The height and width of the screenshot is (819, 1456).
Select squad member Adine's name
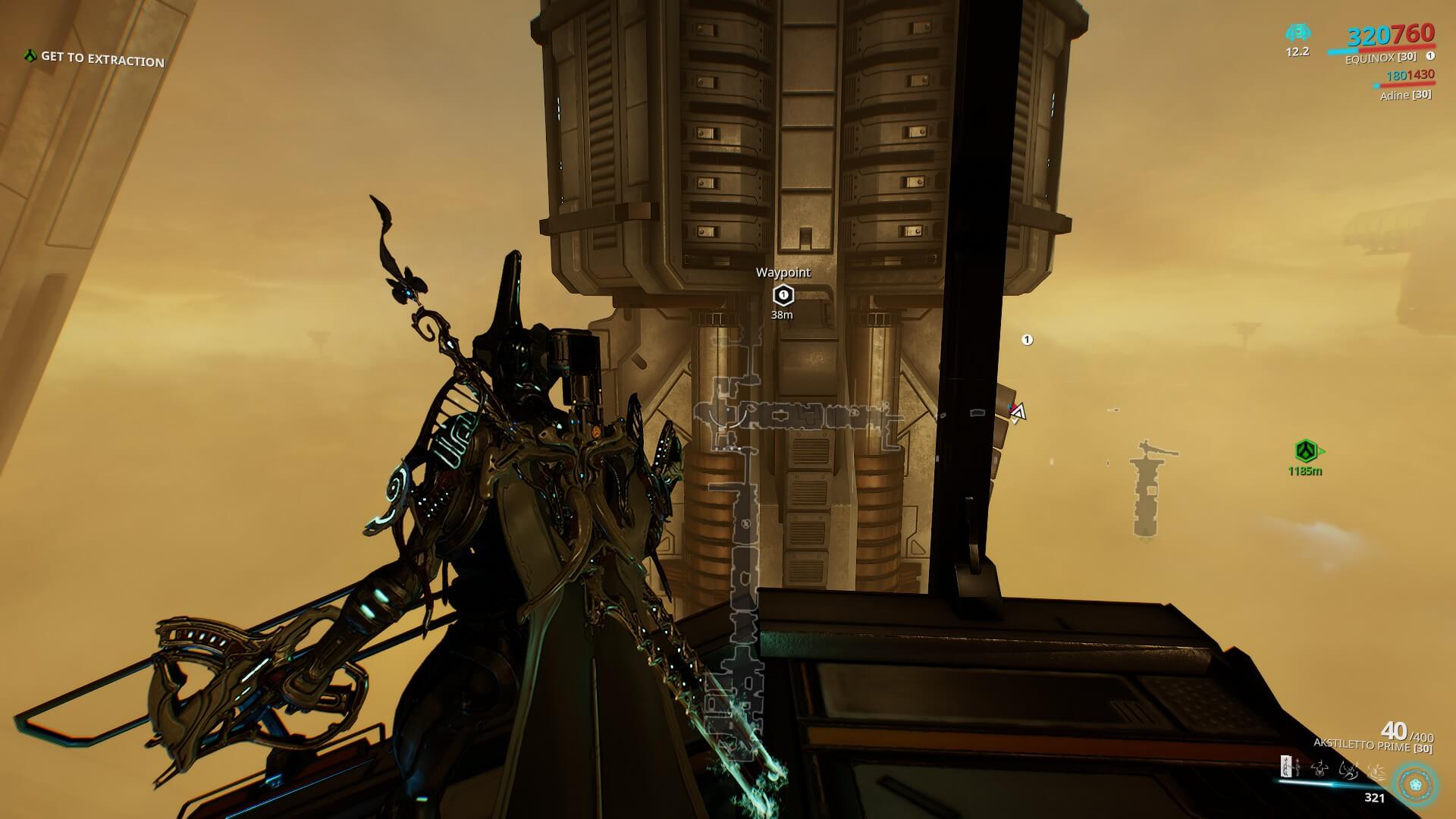(x=1394, y=96)
